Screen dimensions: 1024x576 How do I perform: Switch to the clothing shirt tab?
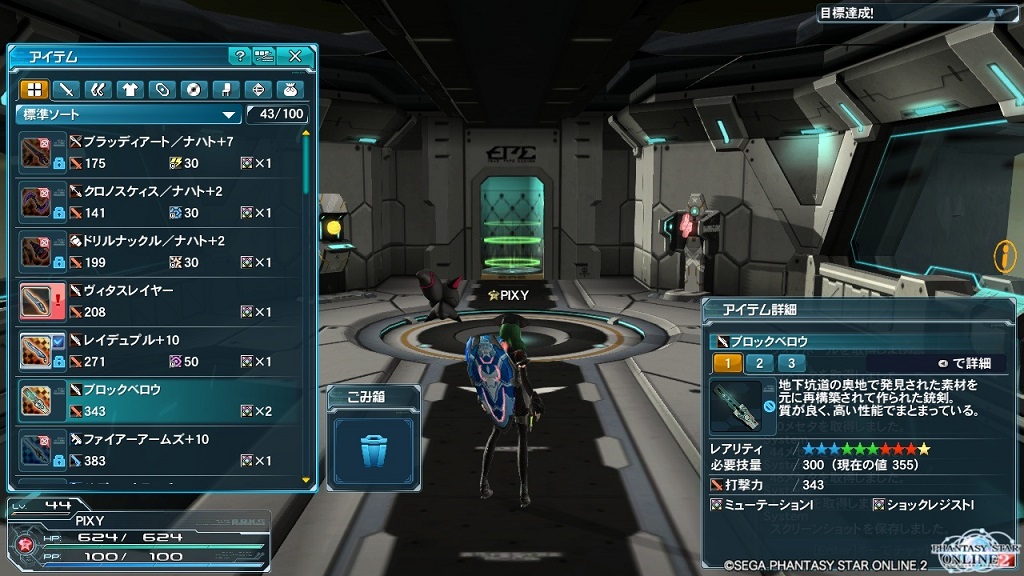coord(130,89)
